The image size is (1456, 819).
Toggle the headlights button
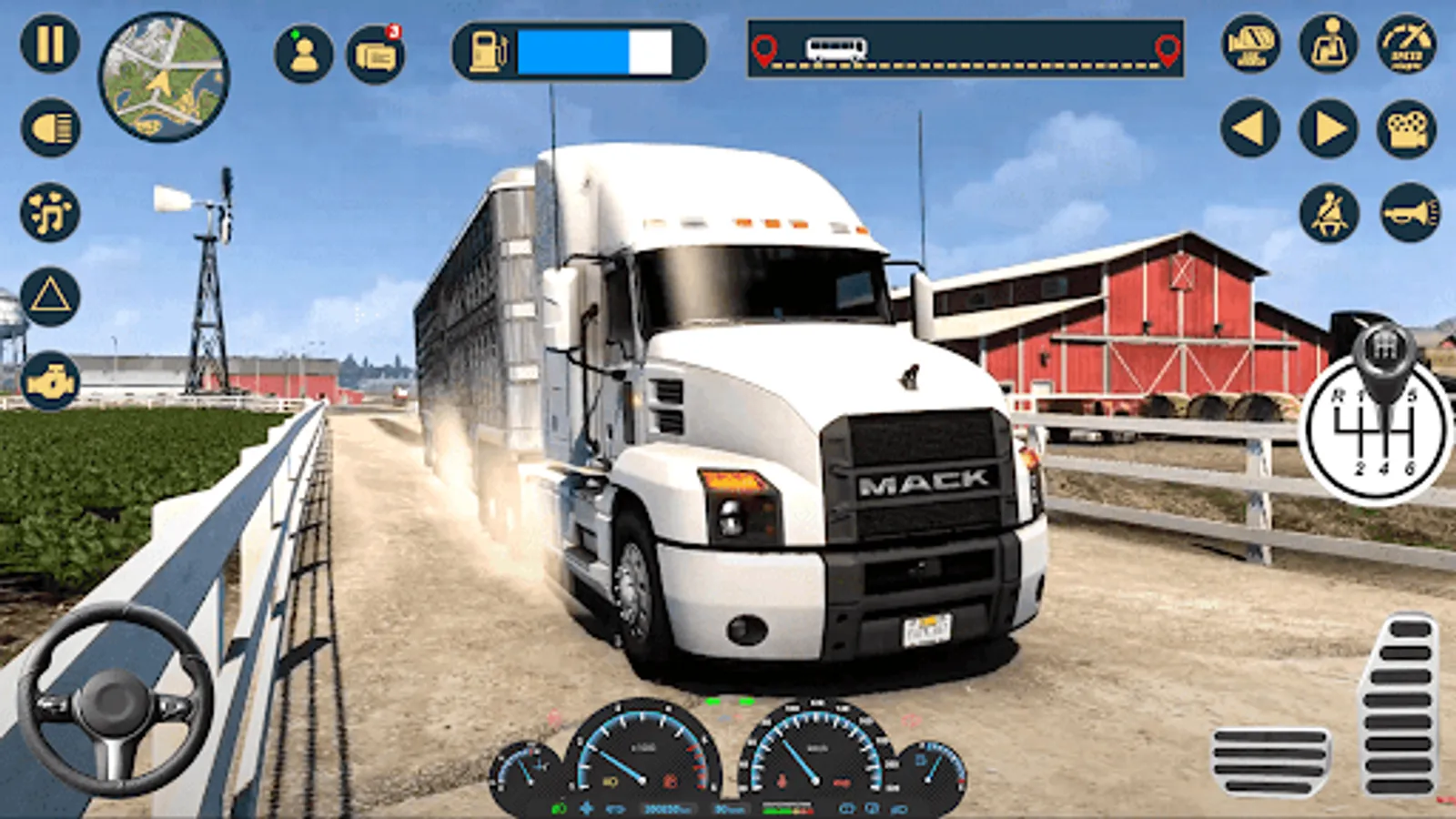[x=51, y=128]
